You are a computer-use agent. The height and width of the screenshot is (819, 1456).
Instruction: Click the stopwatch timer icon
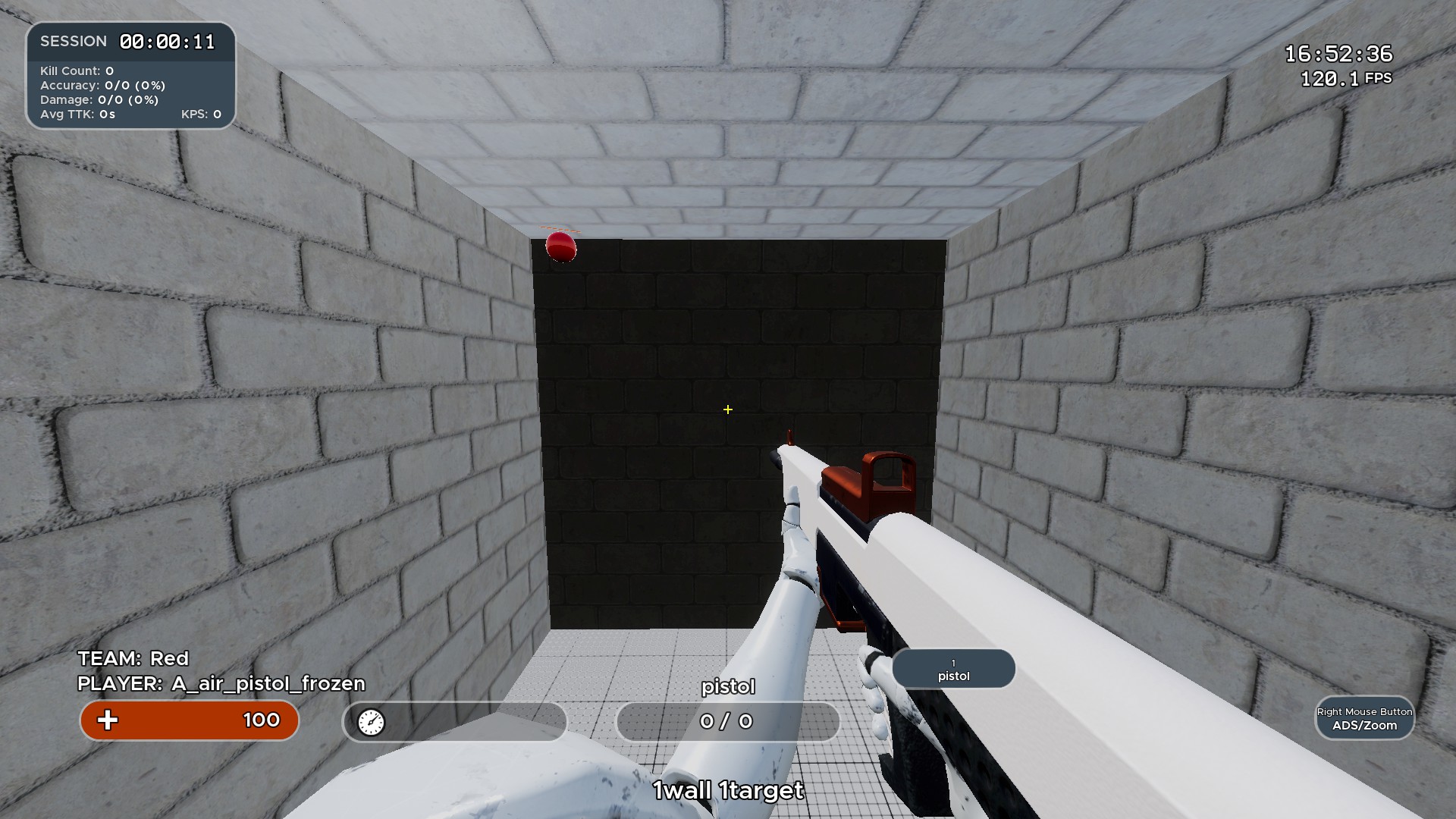click(371, 723)
